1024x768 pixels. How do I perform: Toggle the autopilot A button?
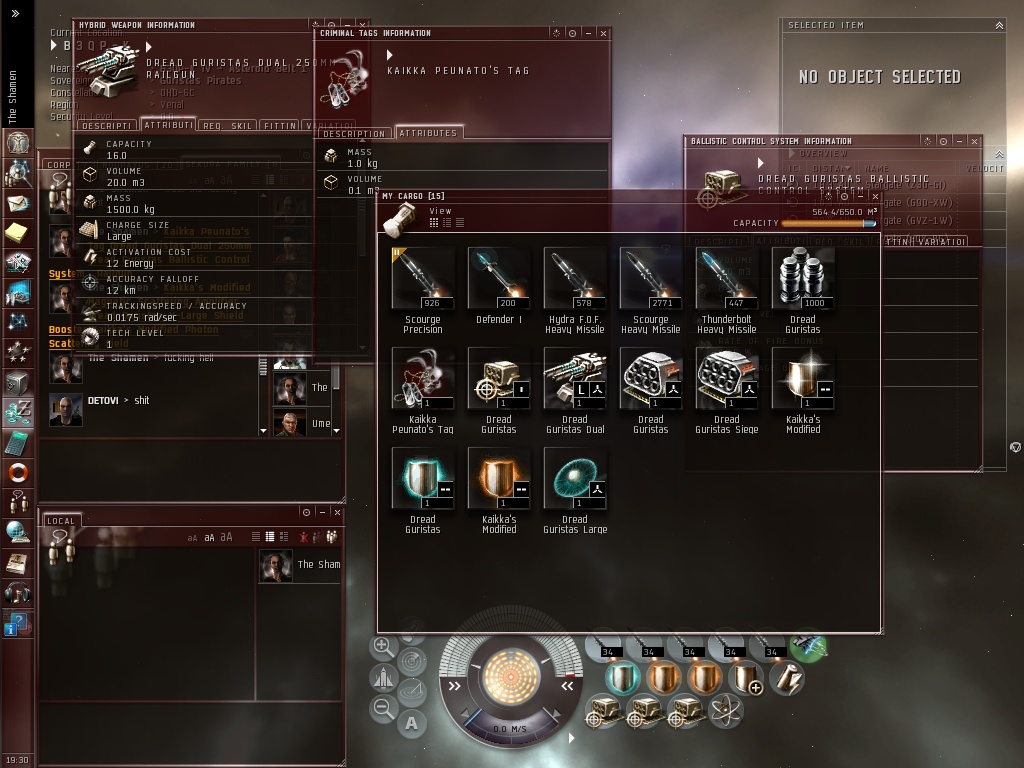(x=412, y=722)
